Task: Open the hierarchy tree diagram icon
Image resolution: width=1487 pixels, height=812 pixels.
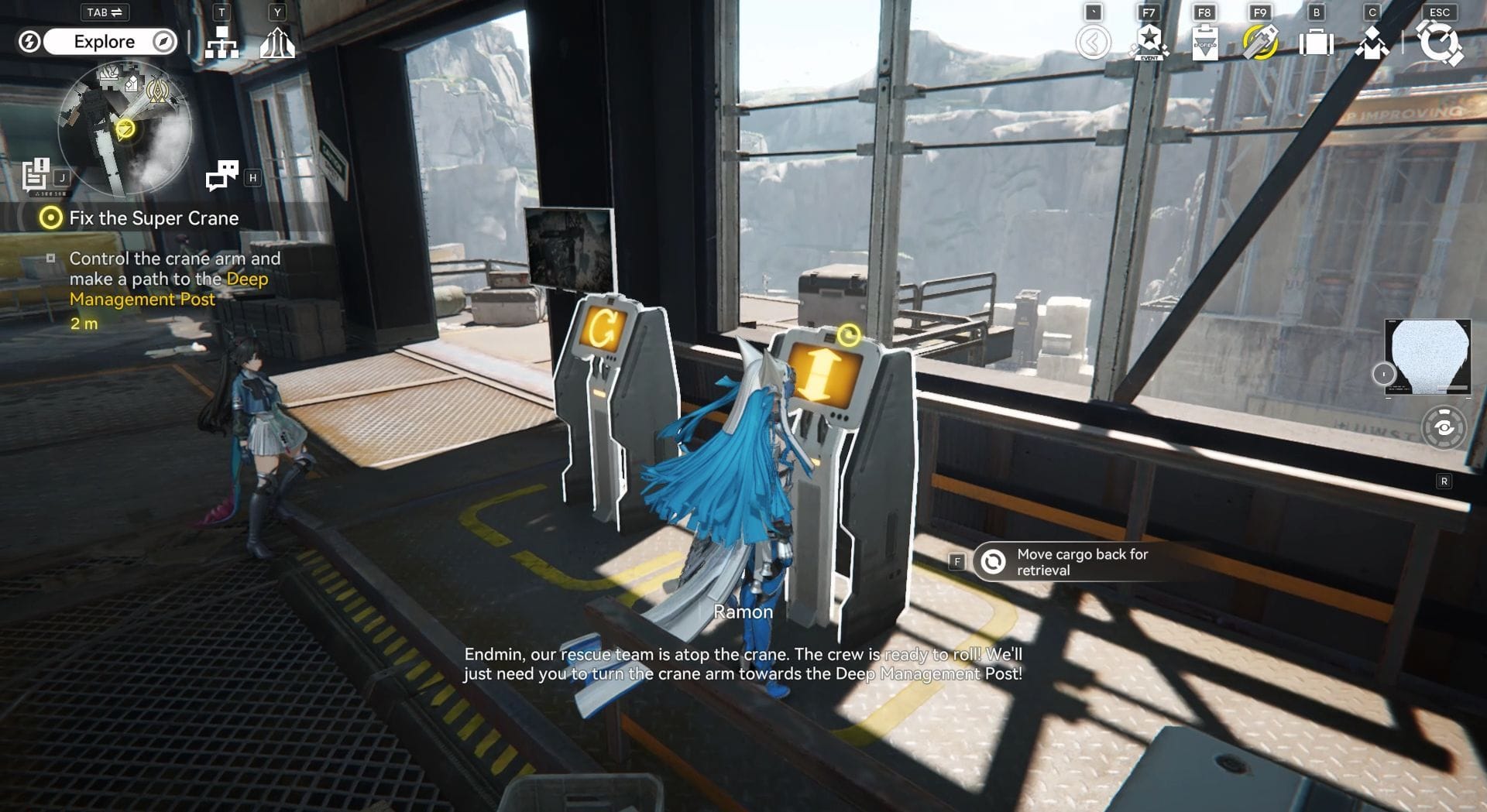Action: pyautogui.click(x=222, y=43)
